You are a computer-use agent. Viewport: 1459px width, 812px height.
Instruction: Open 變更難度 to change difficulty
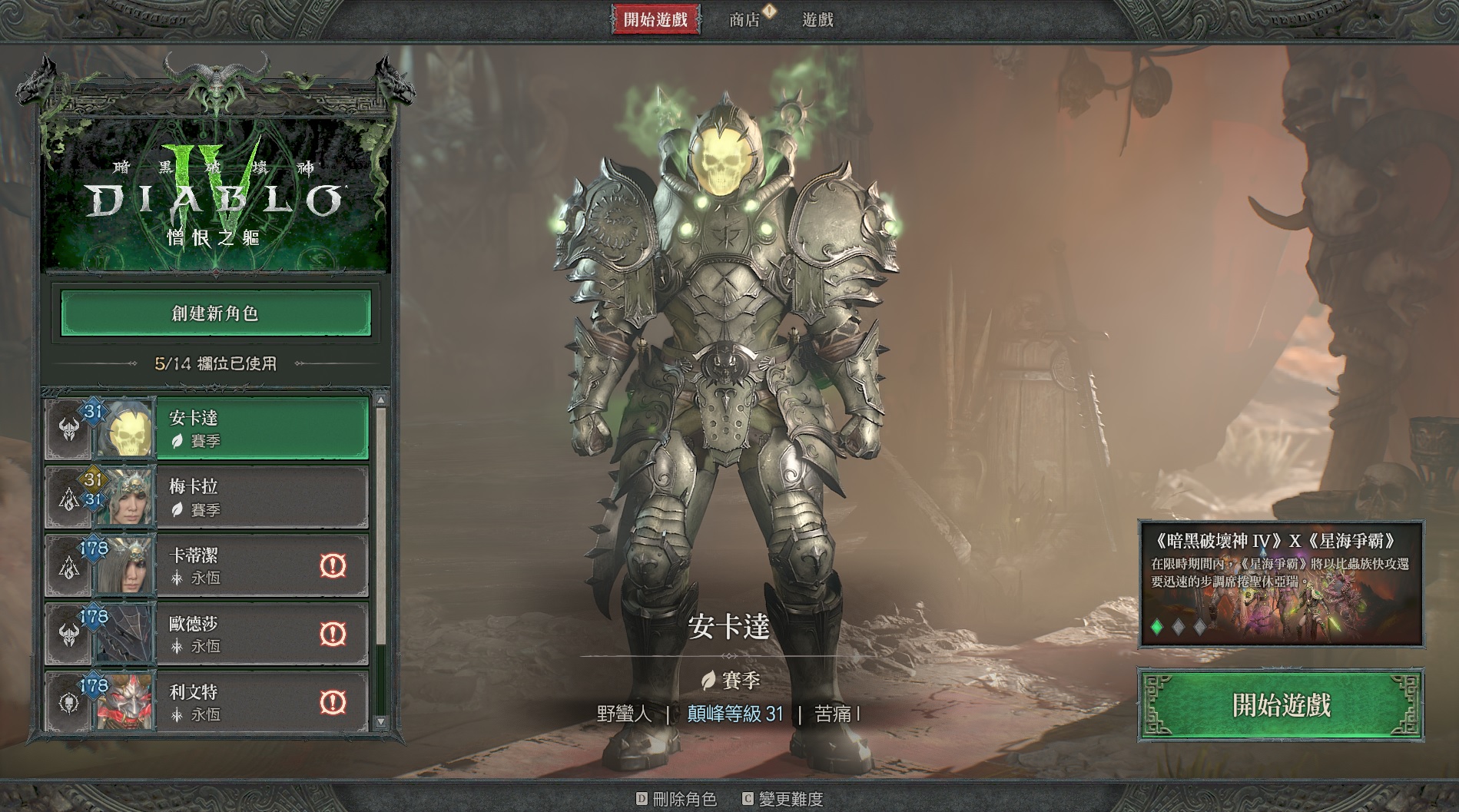[783, 799]
